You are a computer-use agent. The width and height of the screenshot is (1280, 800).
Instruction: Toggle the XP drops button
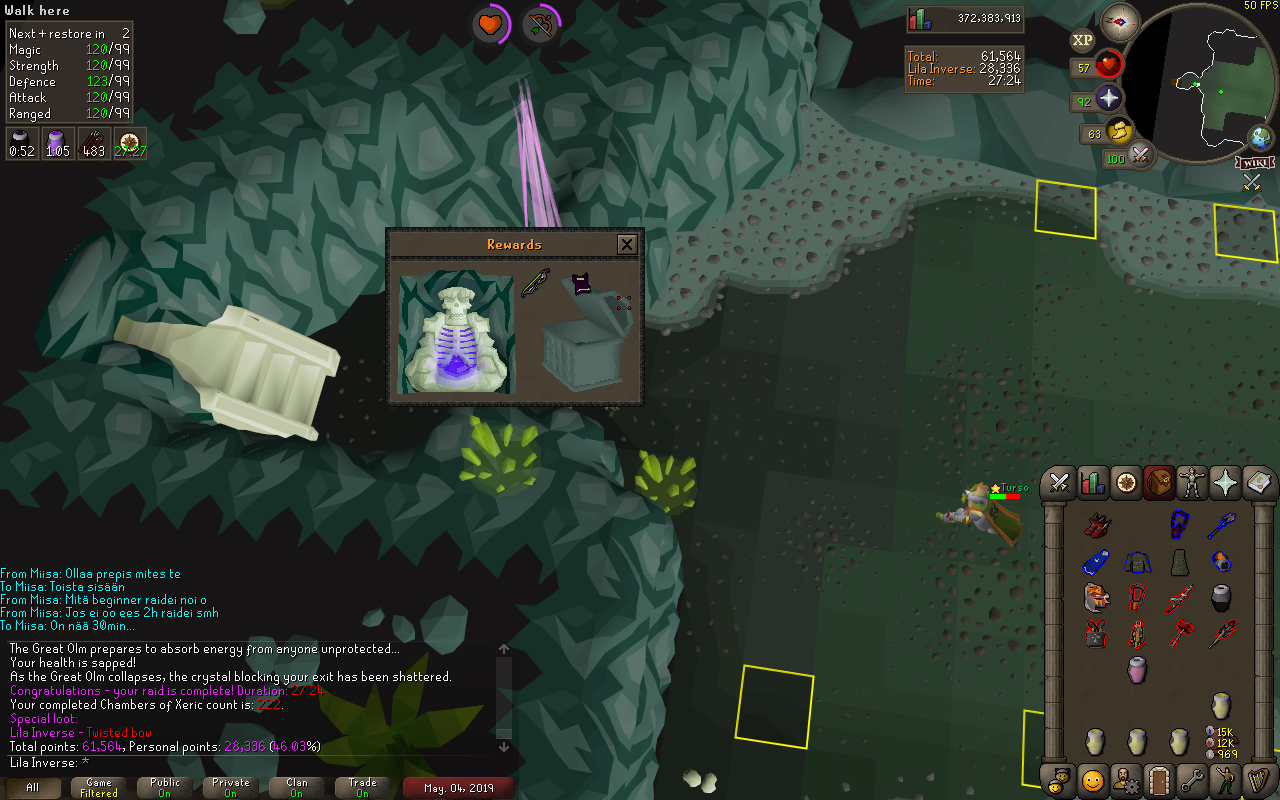[1082, 41]
